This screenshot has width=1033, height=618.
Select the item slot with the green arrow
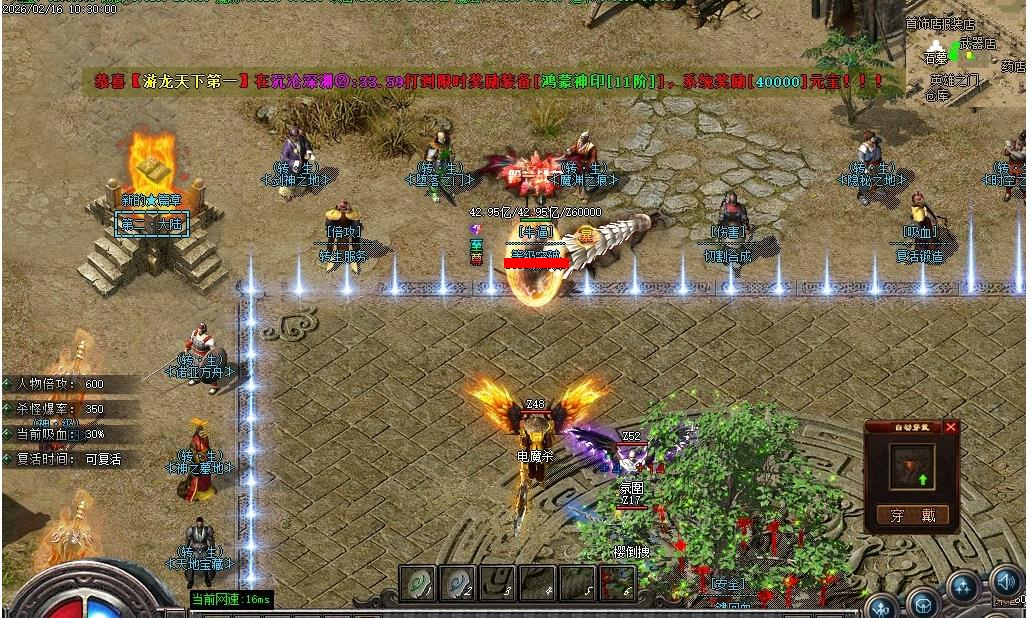click(911, 467)
